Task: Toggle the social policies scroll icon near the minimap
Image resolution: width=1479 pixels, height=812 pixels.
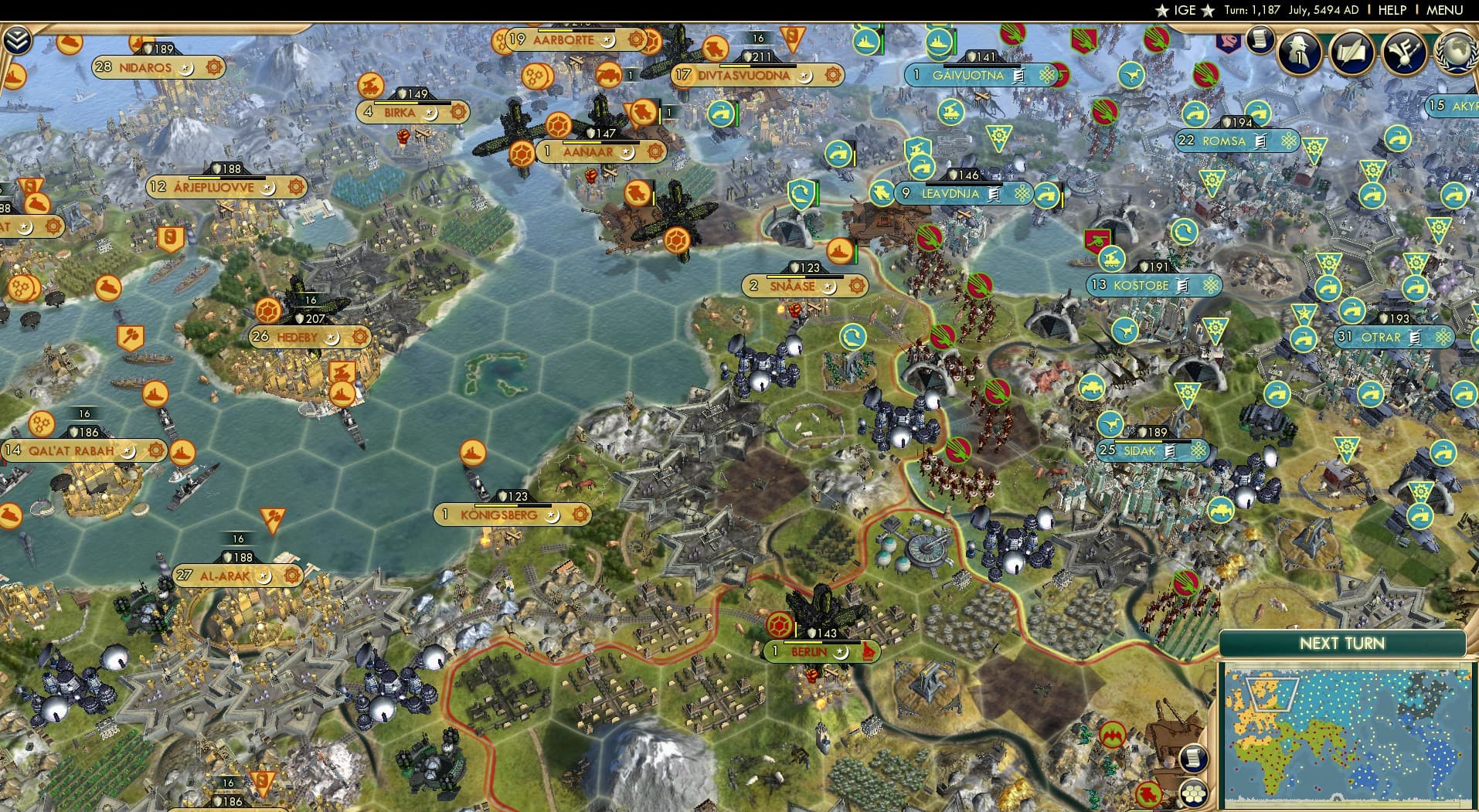Action: coord(1194,759)
